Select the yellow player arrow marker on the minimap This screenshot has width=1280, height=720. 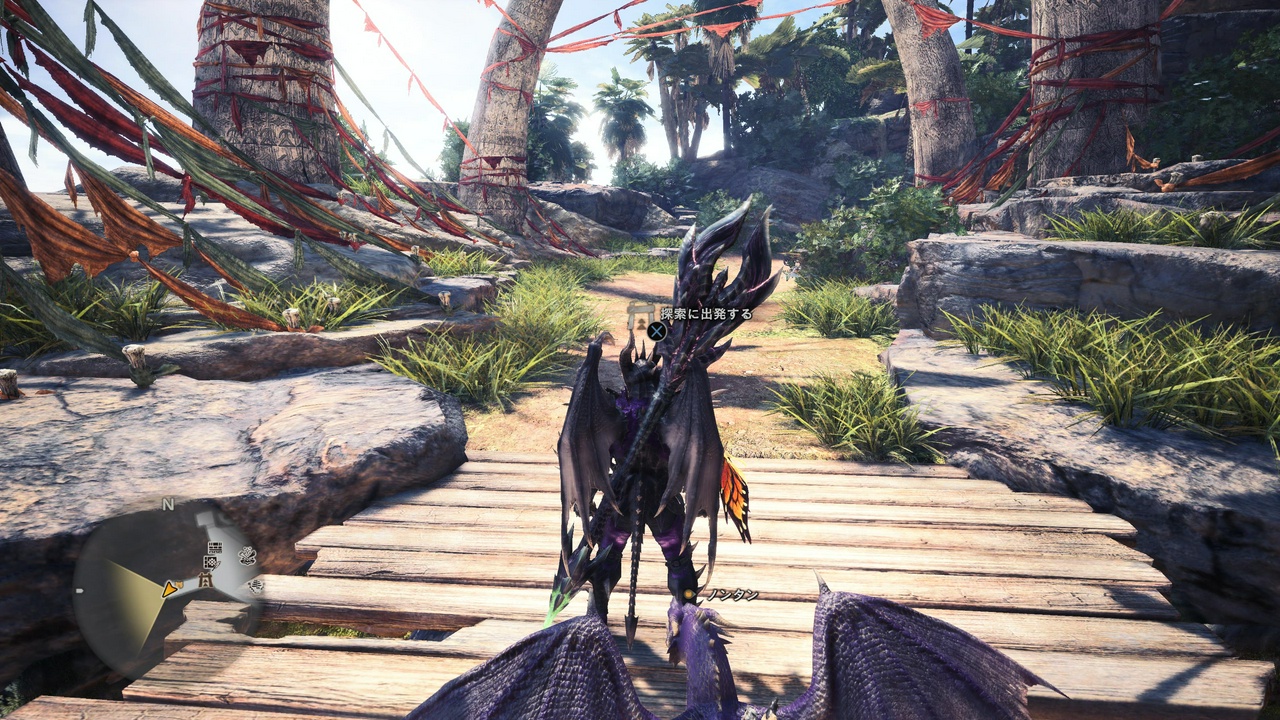coord(169,591)
